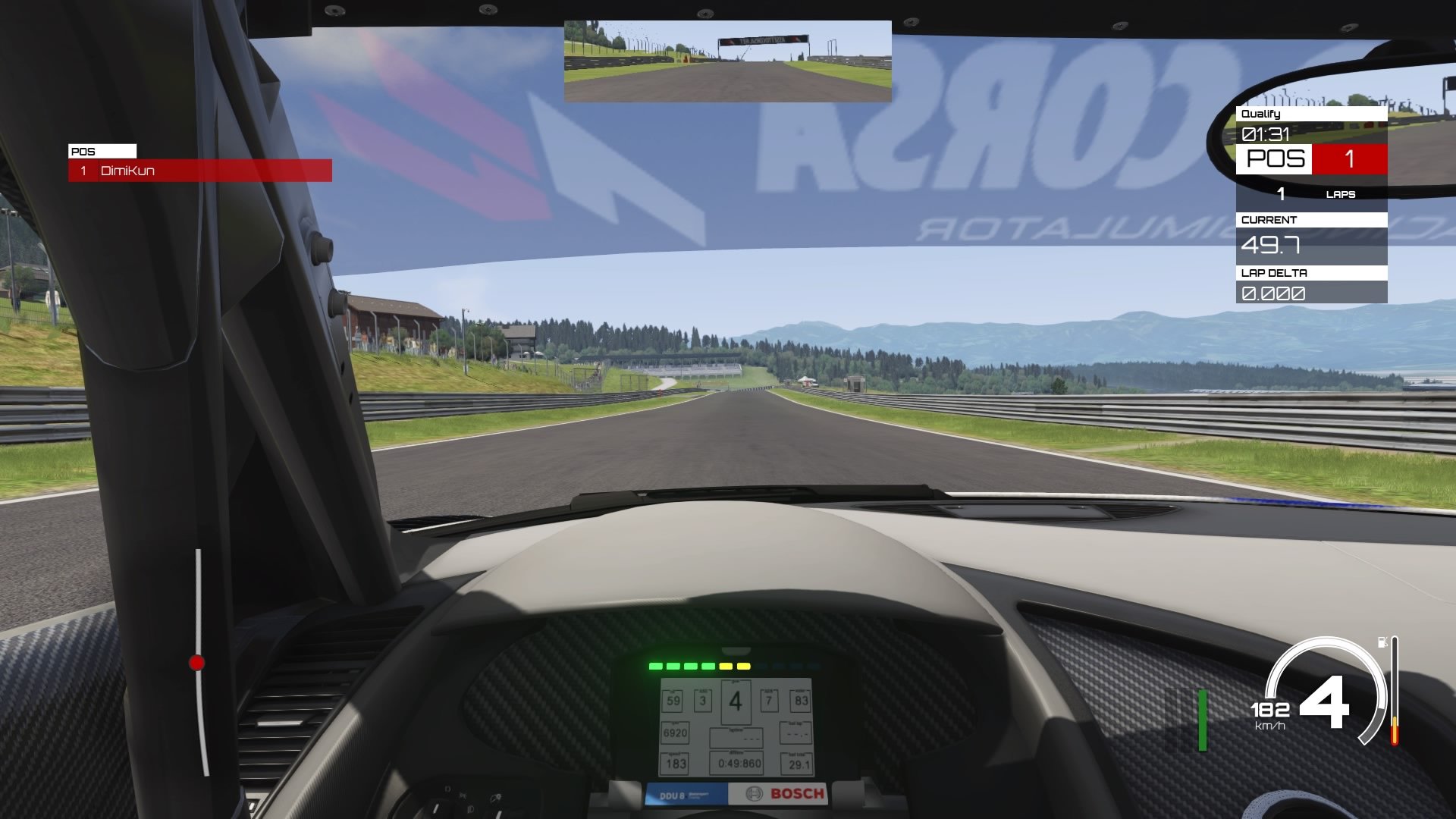The image size is (1456, 819).
Task: Select DimiKun in the position list
Action: click(x=129, y=171)
